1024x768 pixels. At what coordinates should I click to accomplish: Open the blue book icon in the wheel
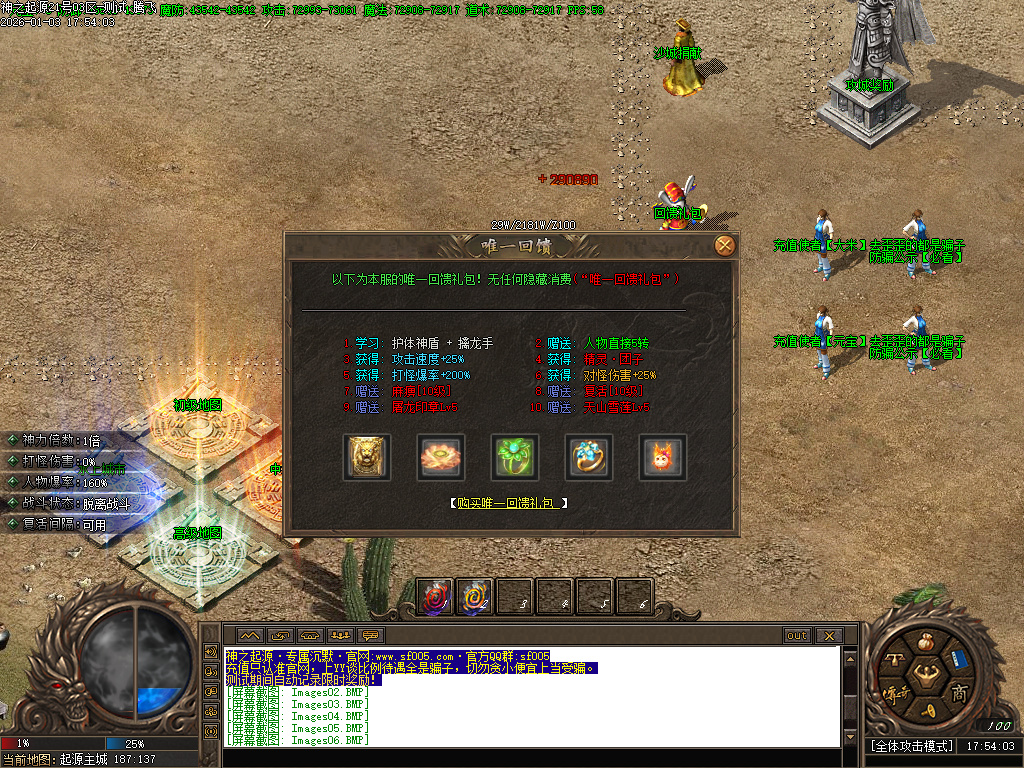959,659
